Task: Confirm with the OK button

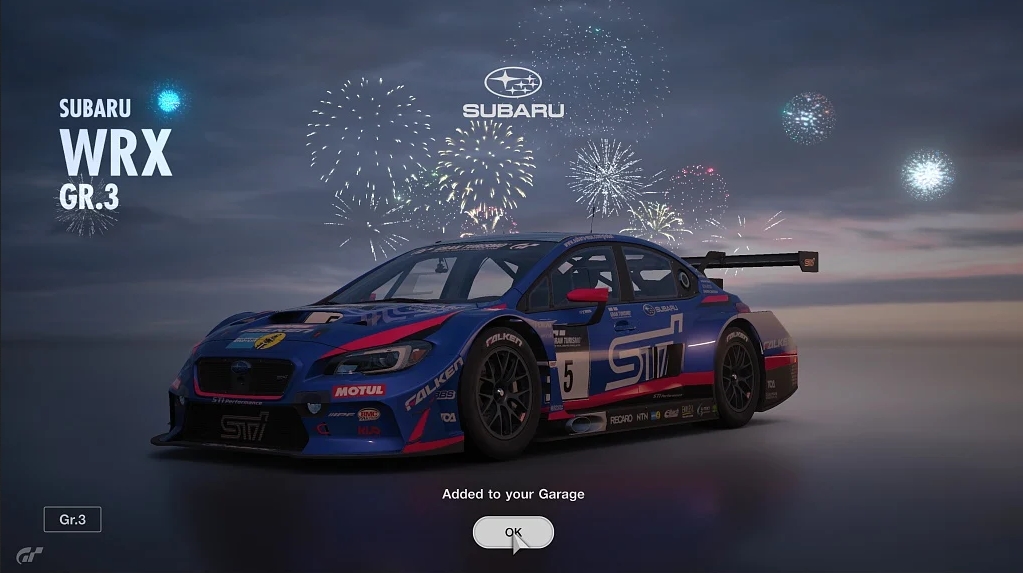Action: (x=513, y=532)
